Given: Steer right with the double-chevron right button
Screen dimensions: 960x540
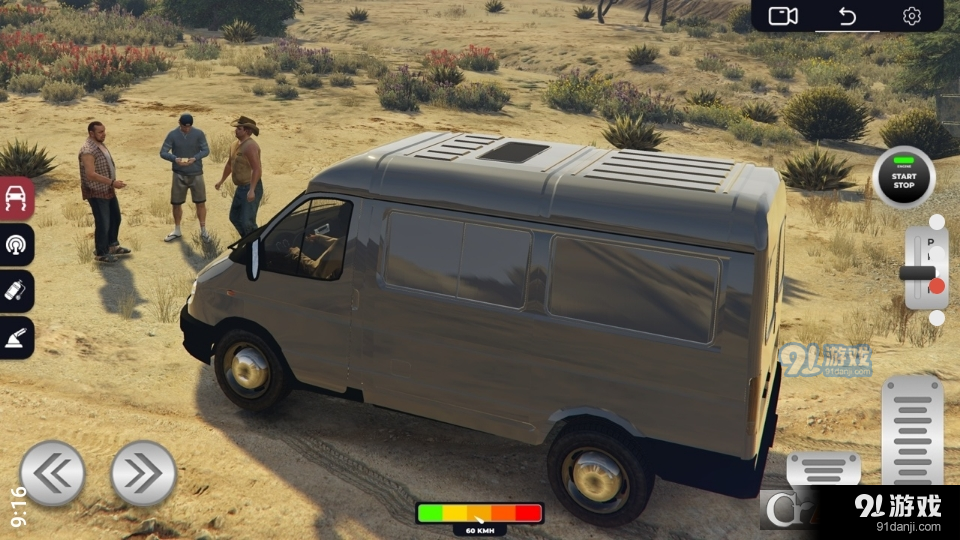Looking at the screenshot, I should [x=143, y=473].
